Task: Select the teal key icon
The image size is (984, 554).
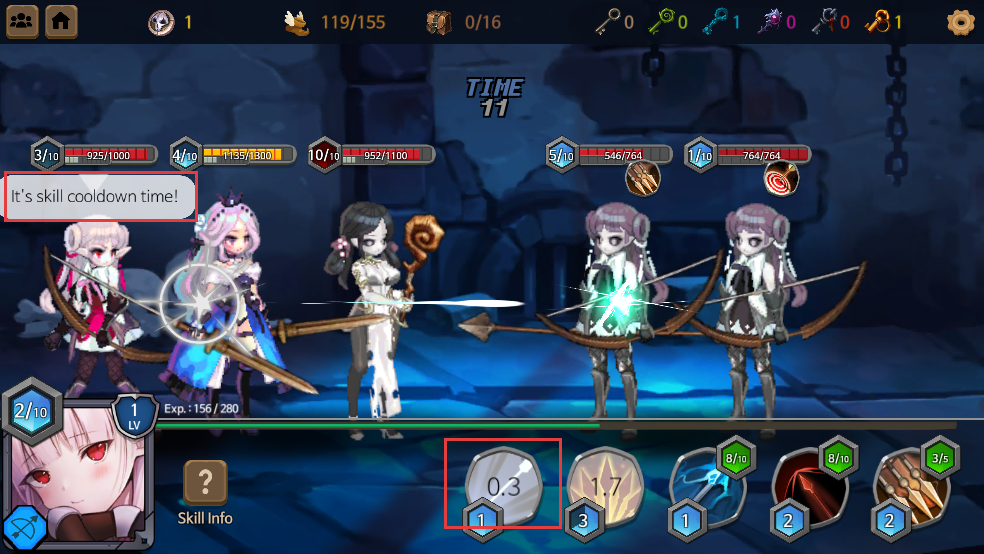Action: [712, 21]
